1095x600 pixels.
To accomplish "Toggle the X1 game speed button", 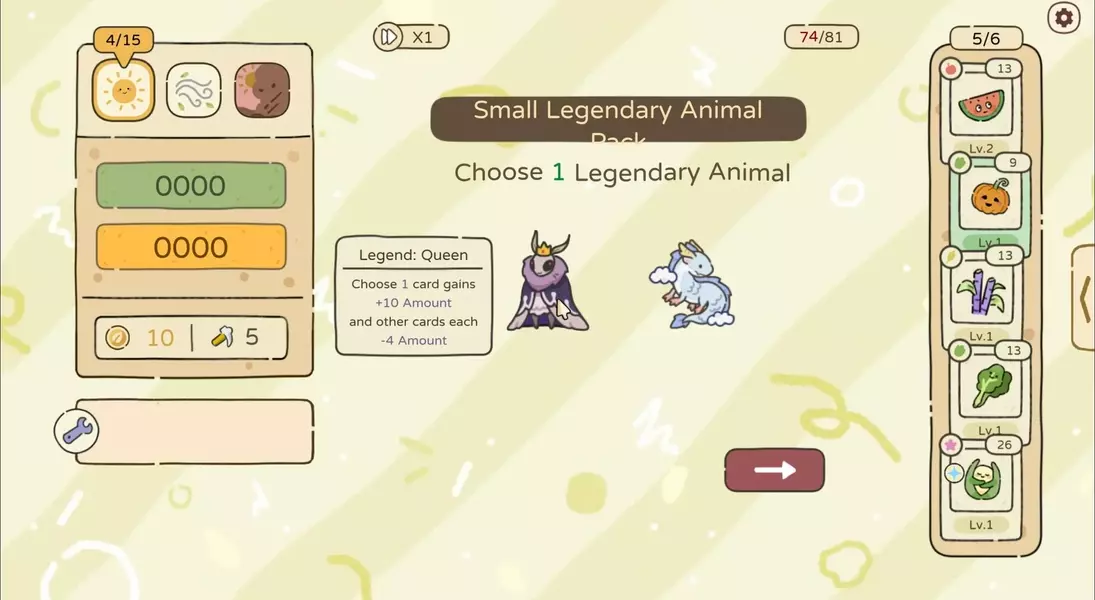I will (410, 37).
